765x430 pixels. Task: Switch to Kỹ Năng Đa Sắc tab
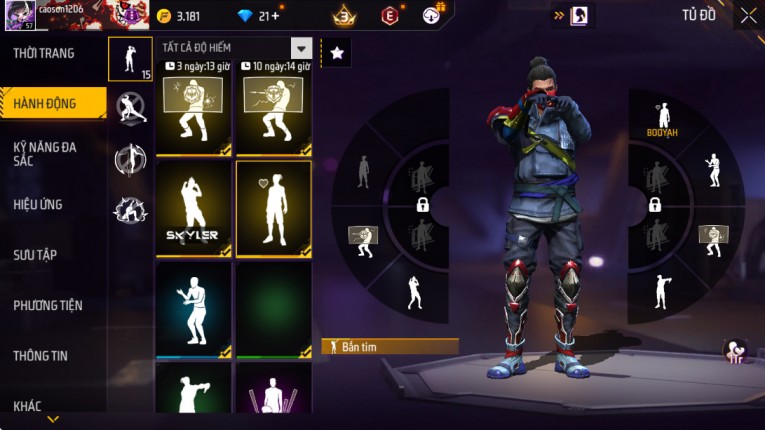pyautogui.click(x=45, y=153)
